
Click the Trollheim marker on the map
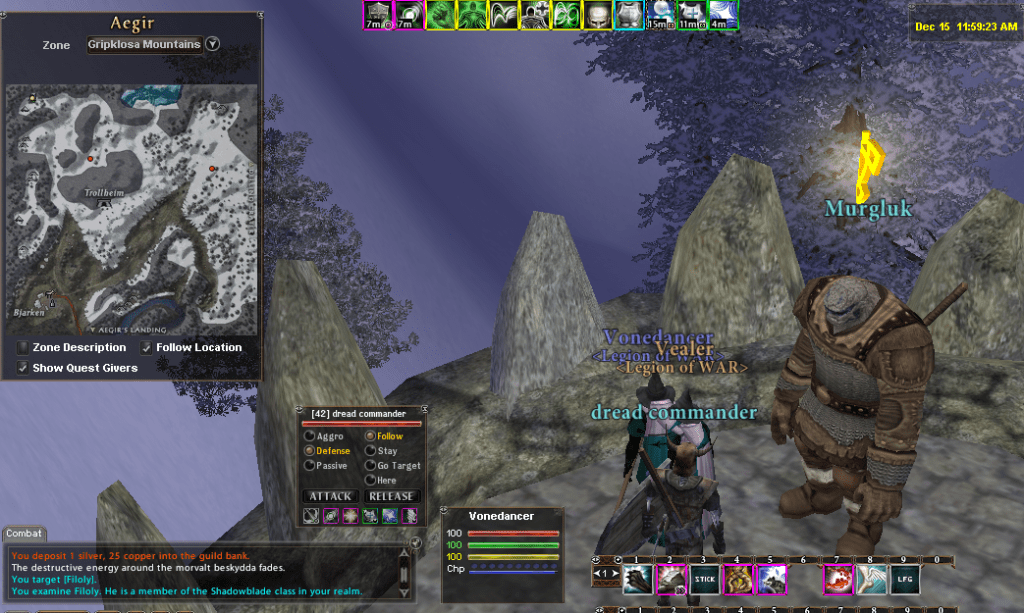point(103,203)
